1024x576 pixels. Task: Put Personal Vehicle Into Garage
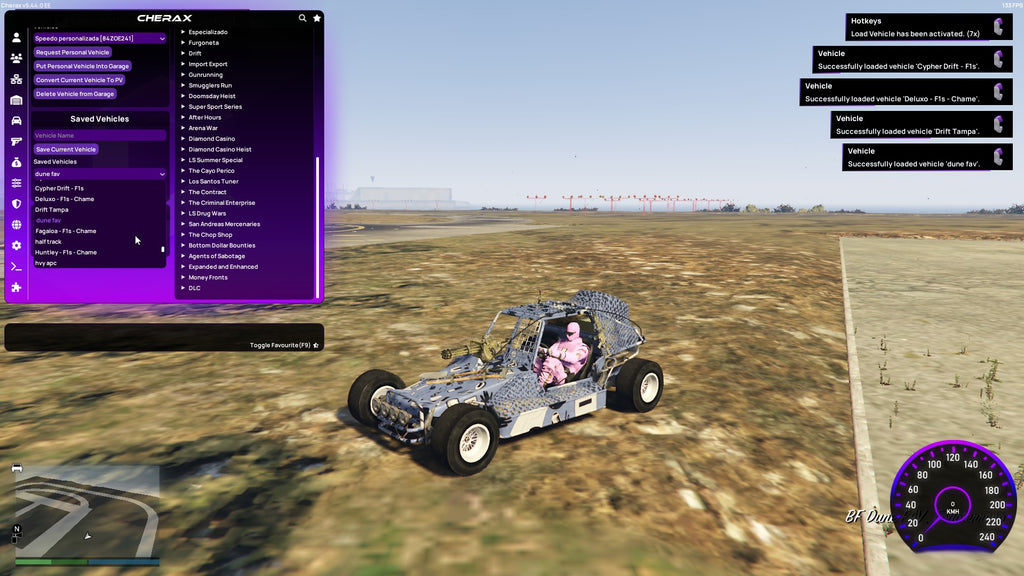coord(82,66)
